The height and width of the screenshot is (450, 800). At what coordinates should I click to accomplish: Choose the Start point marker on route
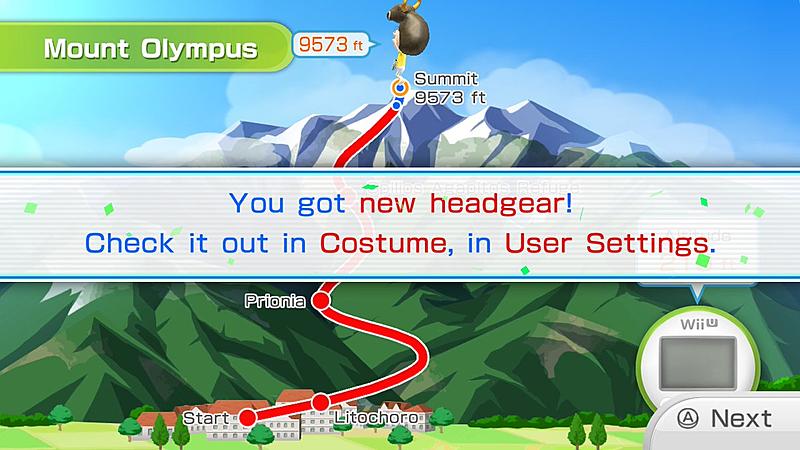pyautogui.click(x=247, y=415)
